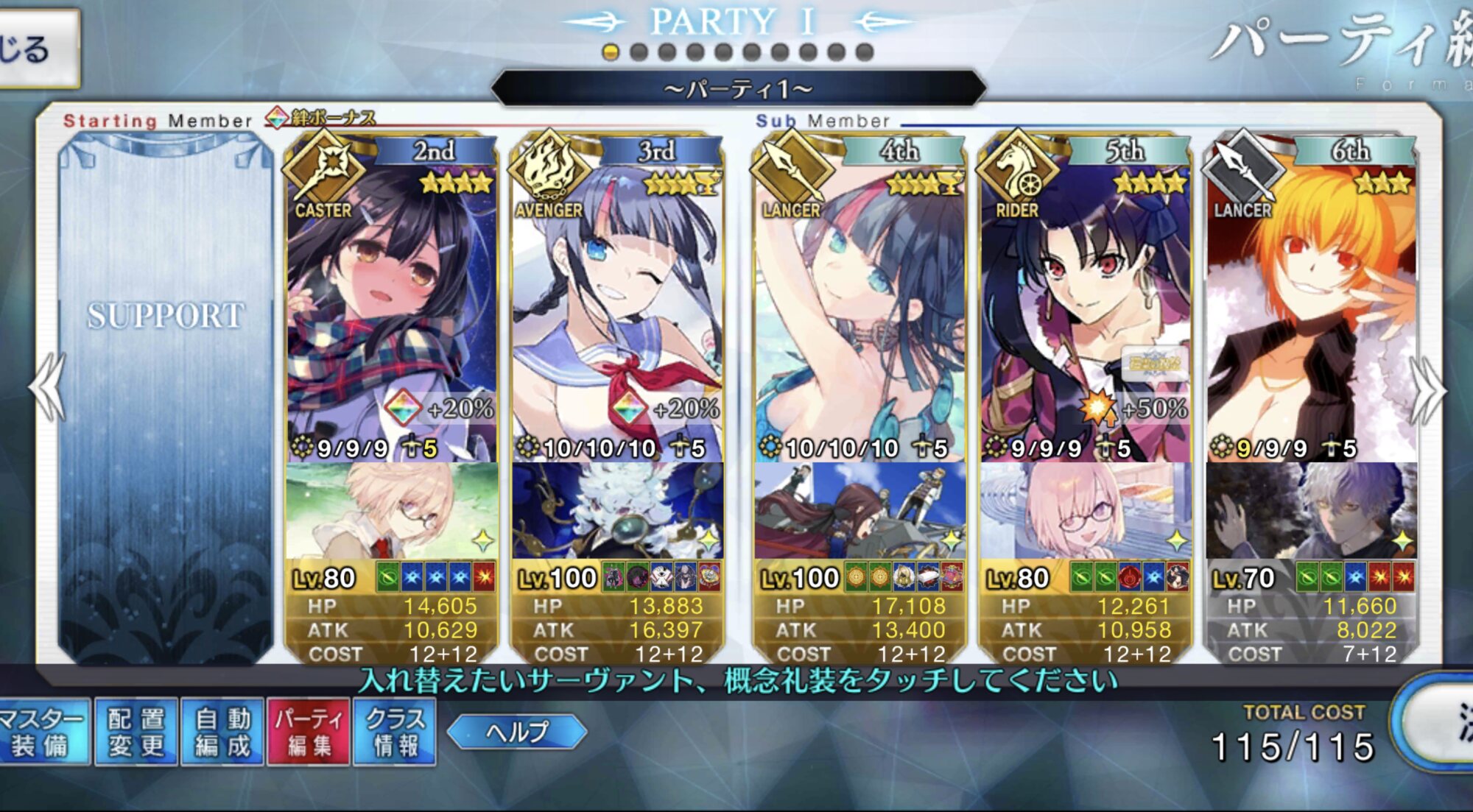Viewport: 1473px width, 812px height.
Task: Go to the previous party with left arrow
Action: (x=49, y=387)
